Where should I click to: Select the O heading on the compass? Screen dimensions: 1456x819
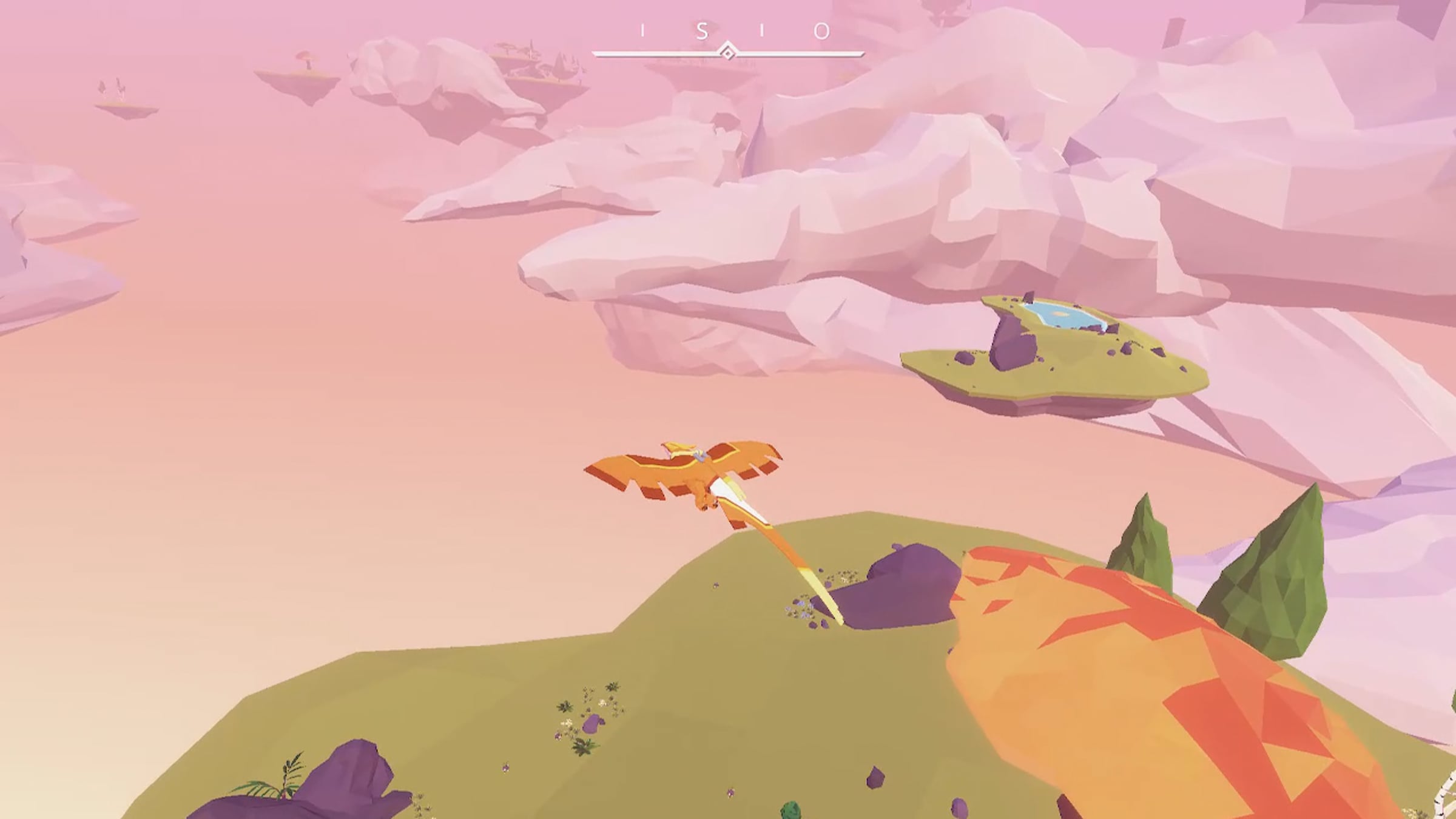(x=821, y=31)
